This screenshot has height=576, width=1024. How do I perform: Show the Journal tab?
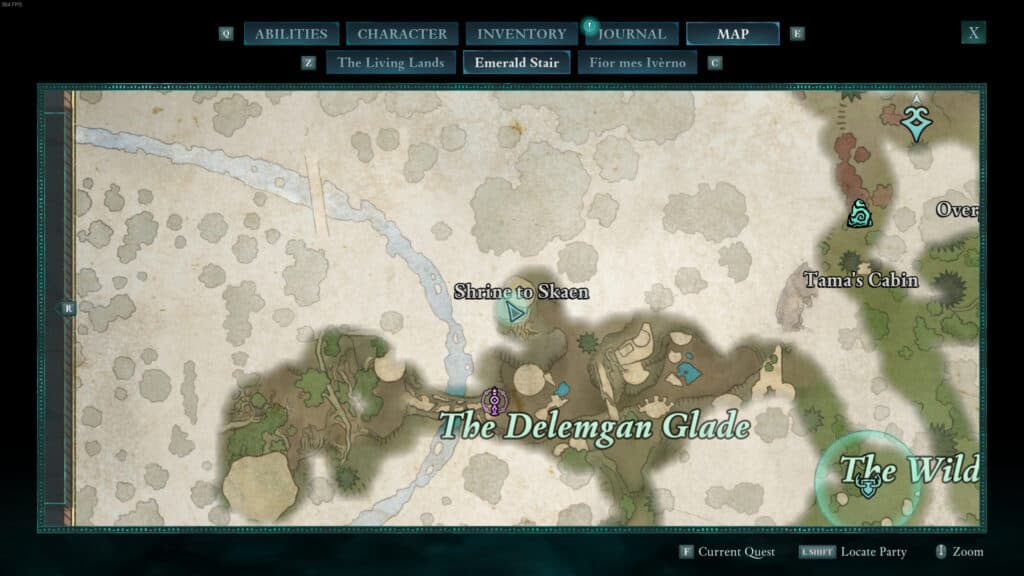click(633, 34)
